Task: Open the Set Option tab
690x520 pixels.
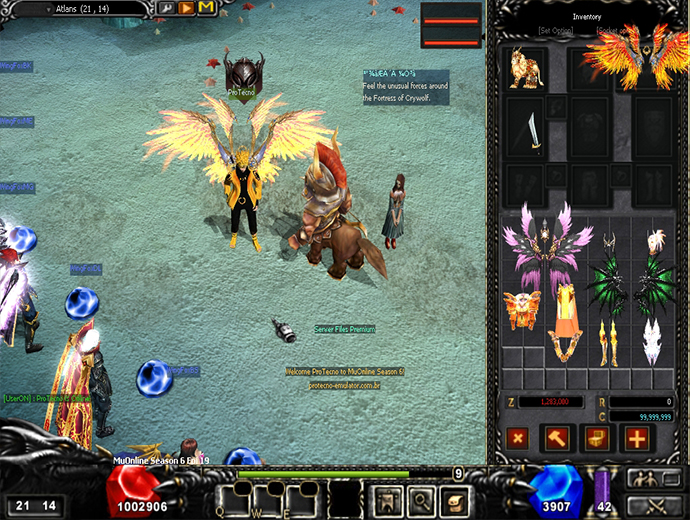Action: 556,31
